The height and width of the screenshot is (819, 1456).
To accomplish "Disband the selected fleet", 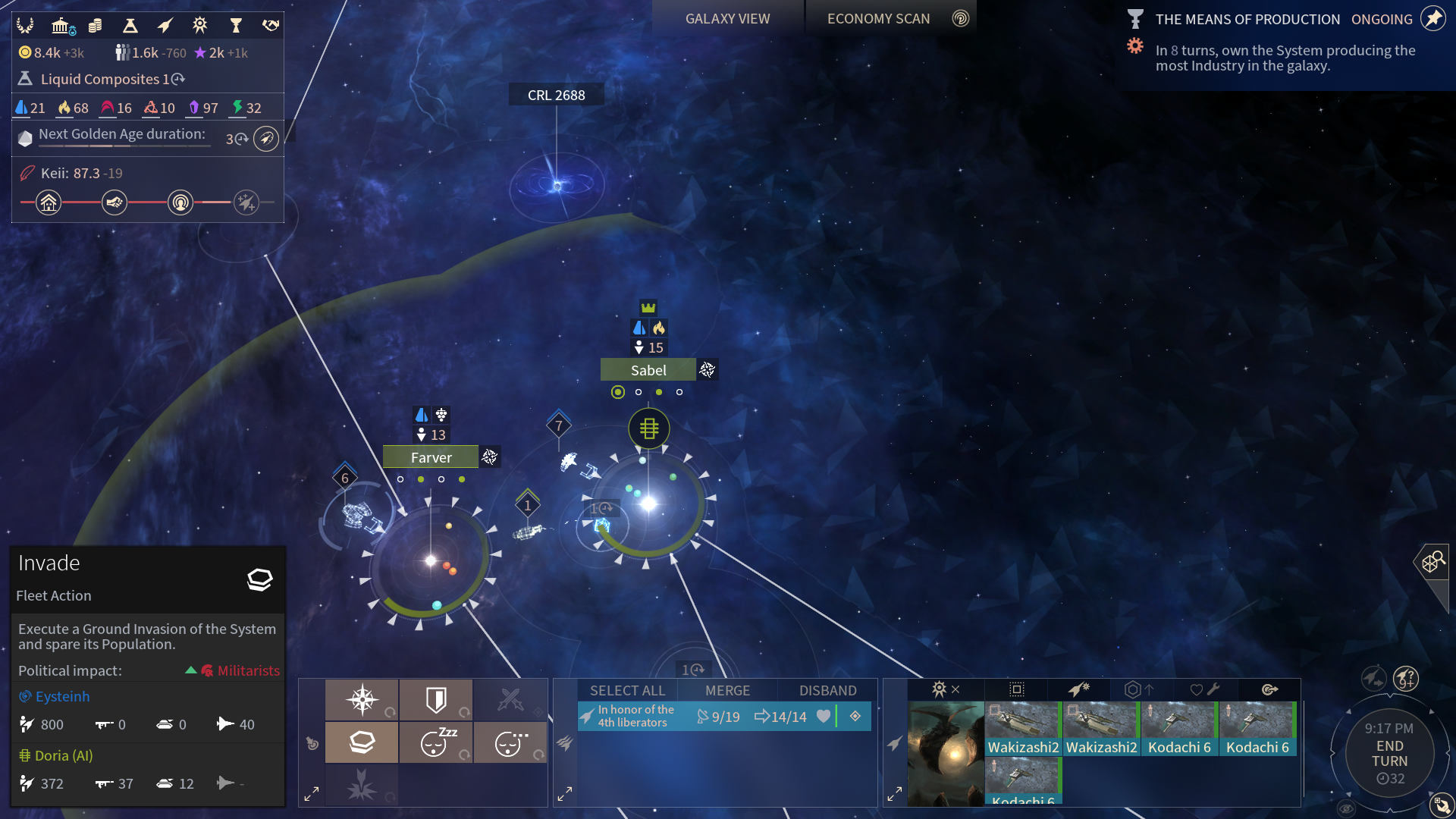I will coord(827,691).
